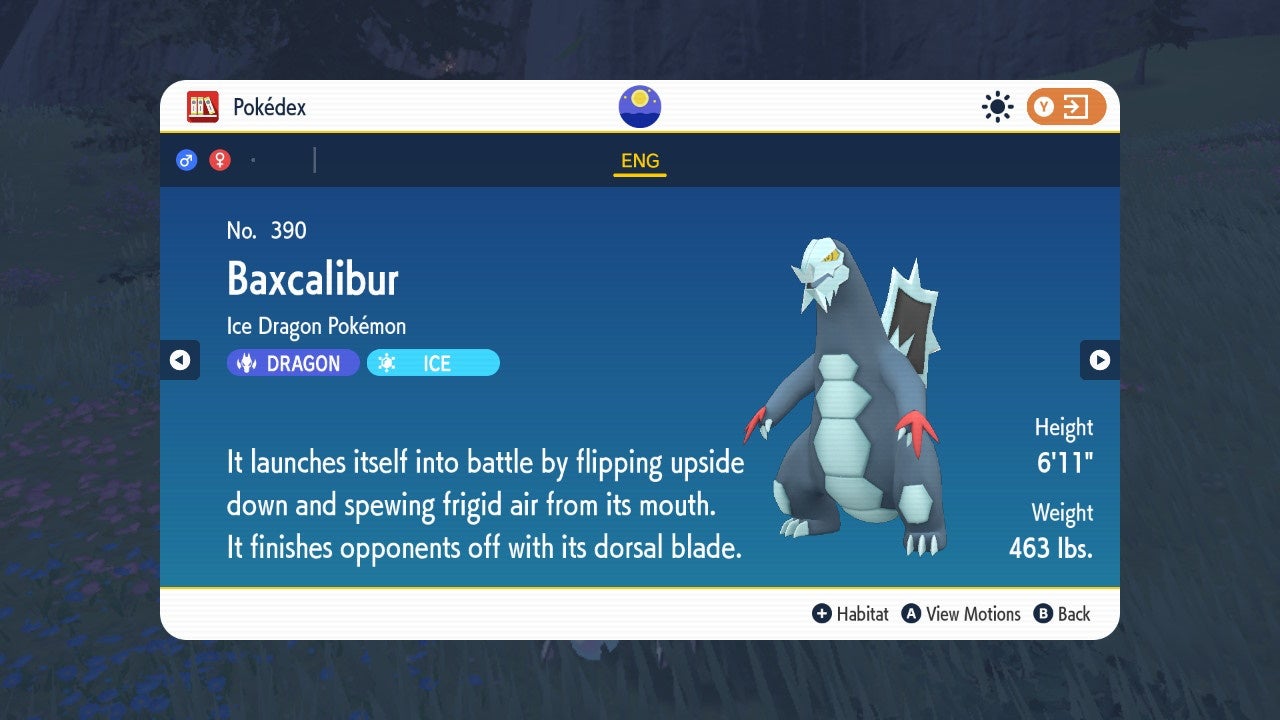Select the DRAGON type badge
The width and height of the screenshot is (1280, 720).
click(292, 363)
